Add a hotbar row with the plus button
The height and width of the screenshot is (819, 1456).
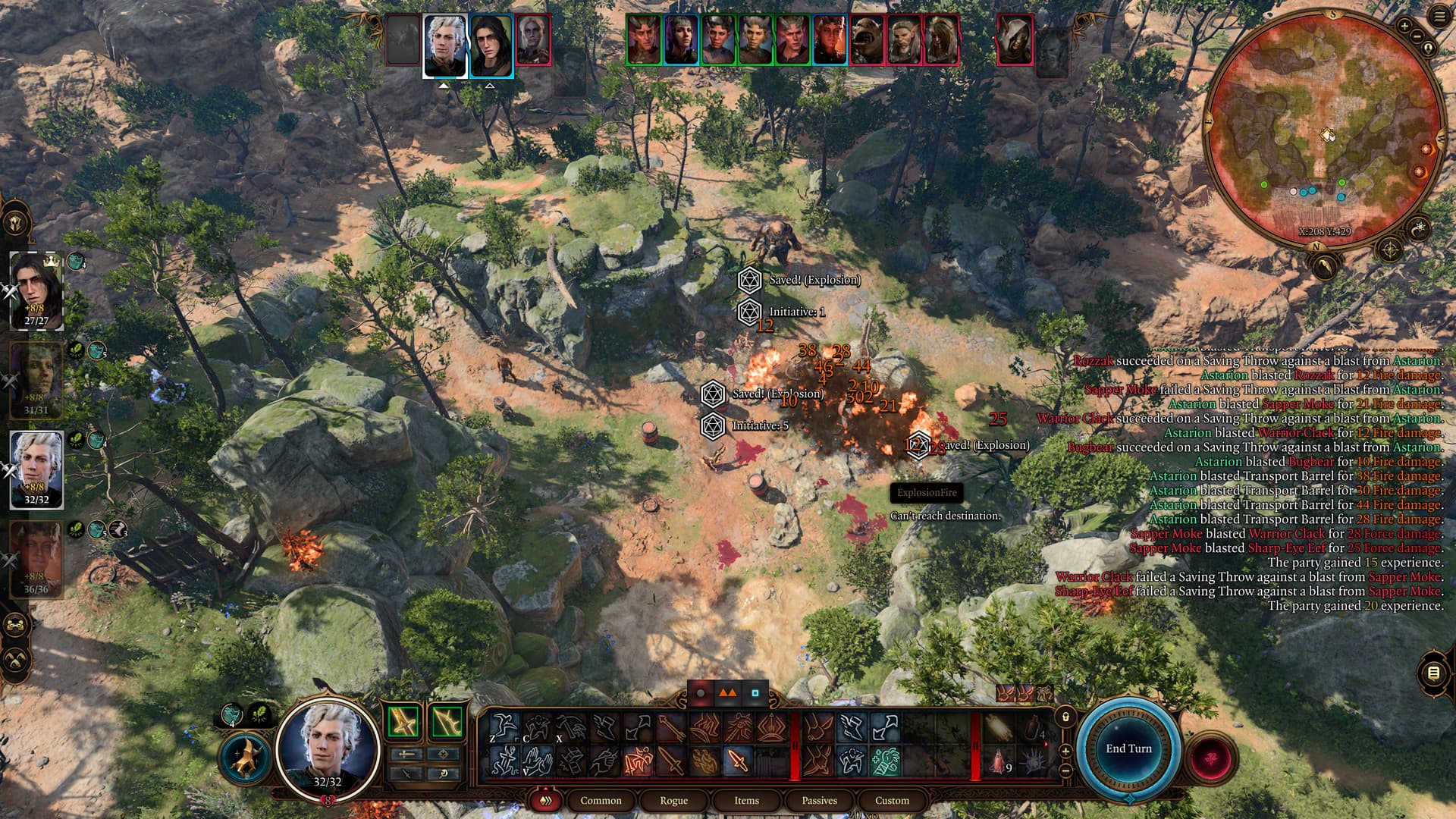click(1065, 751)
